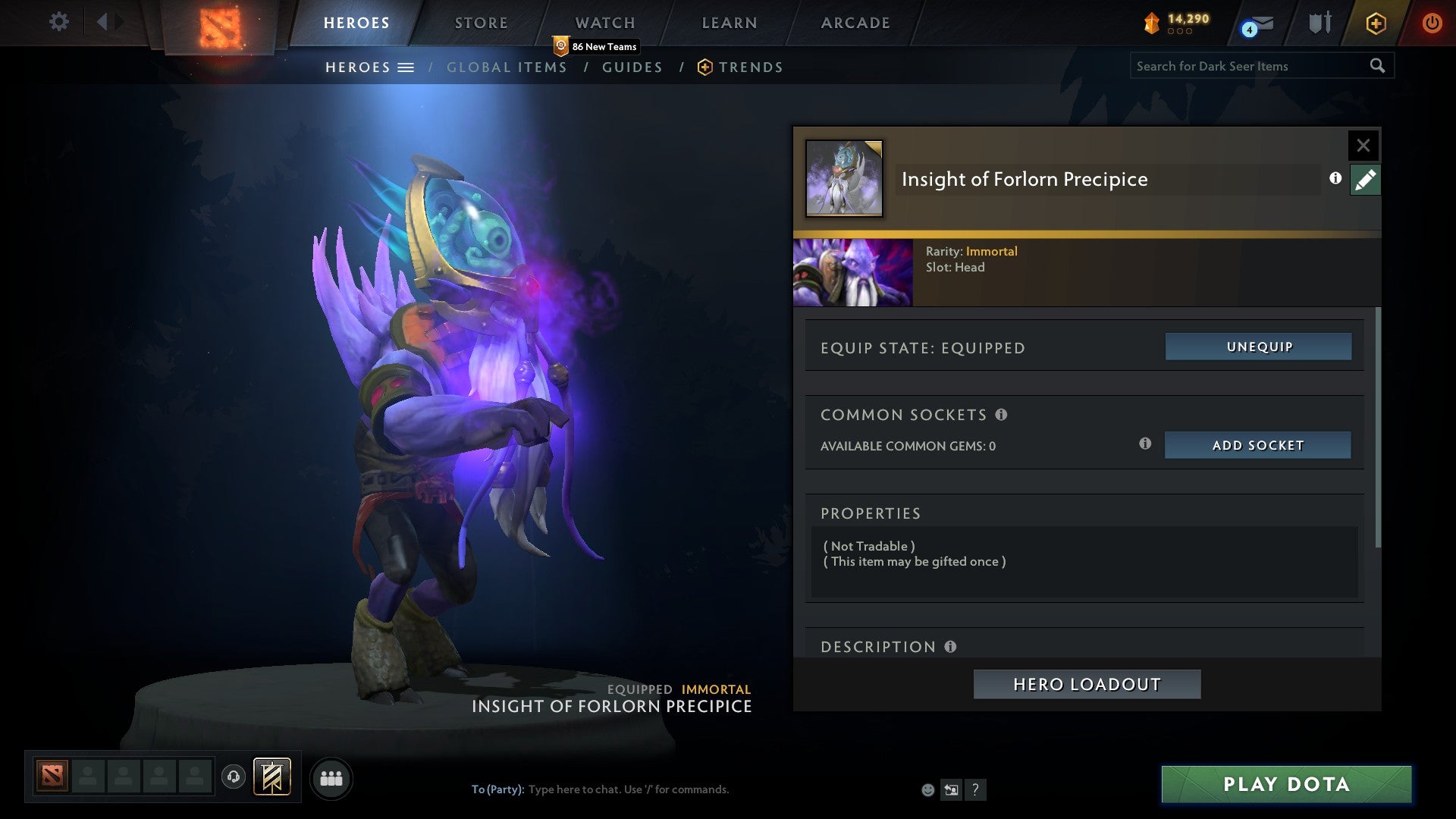
Task: Add a socket to the item
Action: click(1257, 445)
